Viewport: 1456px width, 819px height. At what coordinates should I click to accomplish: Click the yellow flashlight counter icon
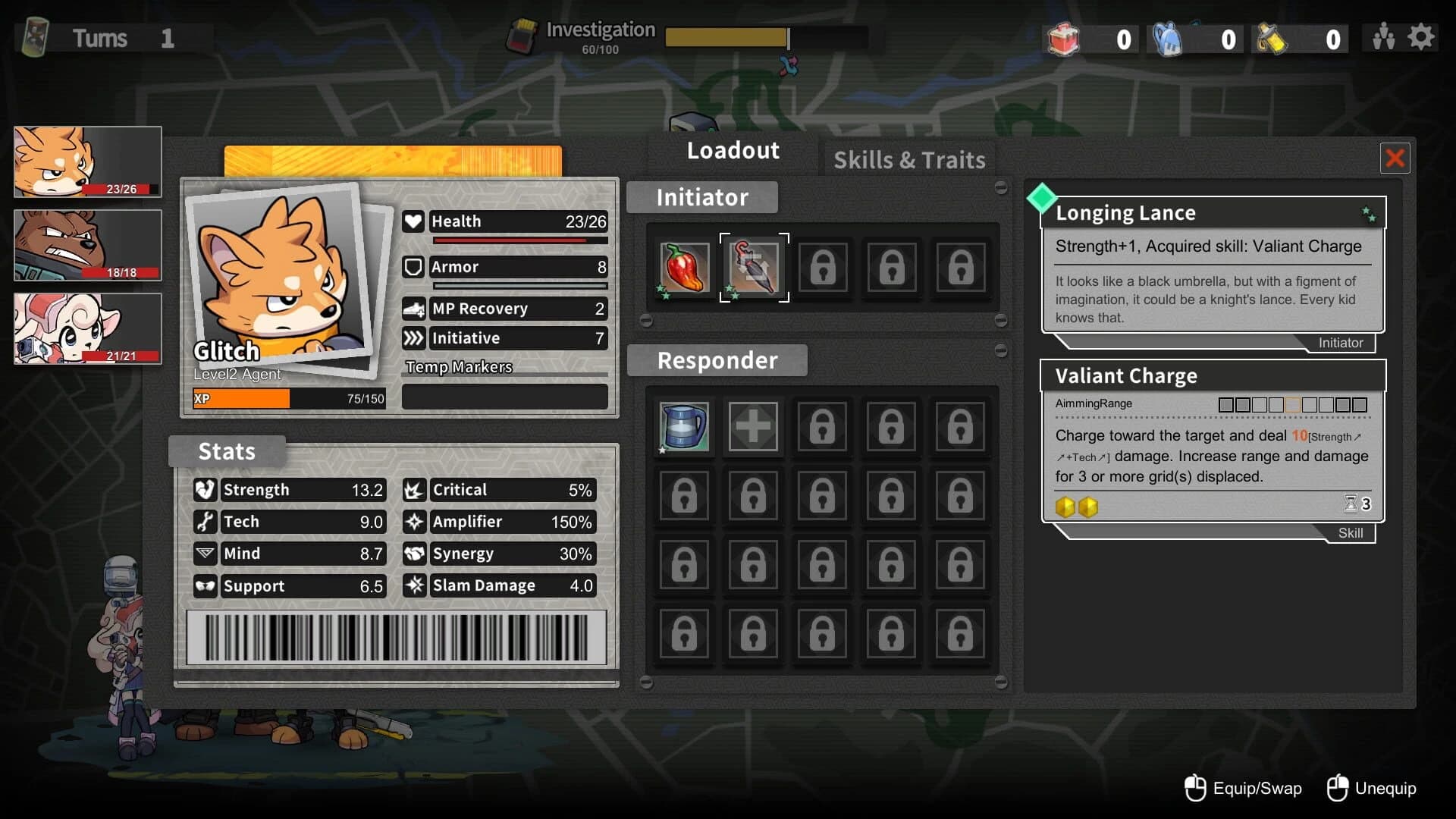tap(1272, 39)
